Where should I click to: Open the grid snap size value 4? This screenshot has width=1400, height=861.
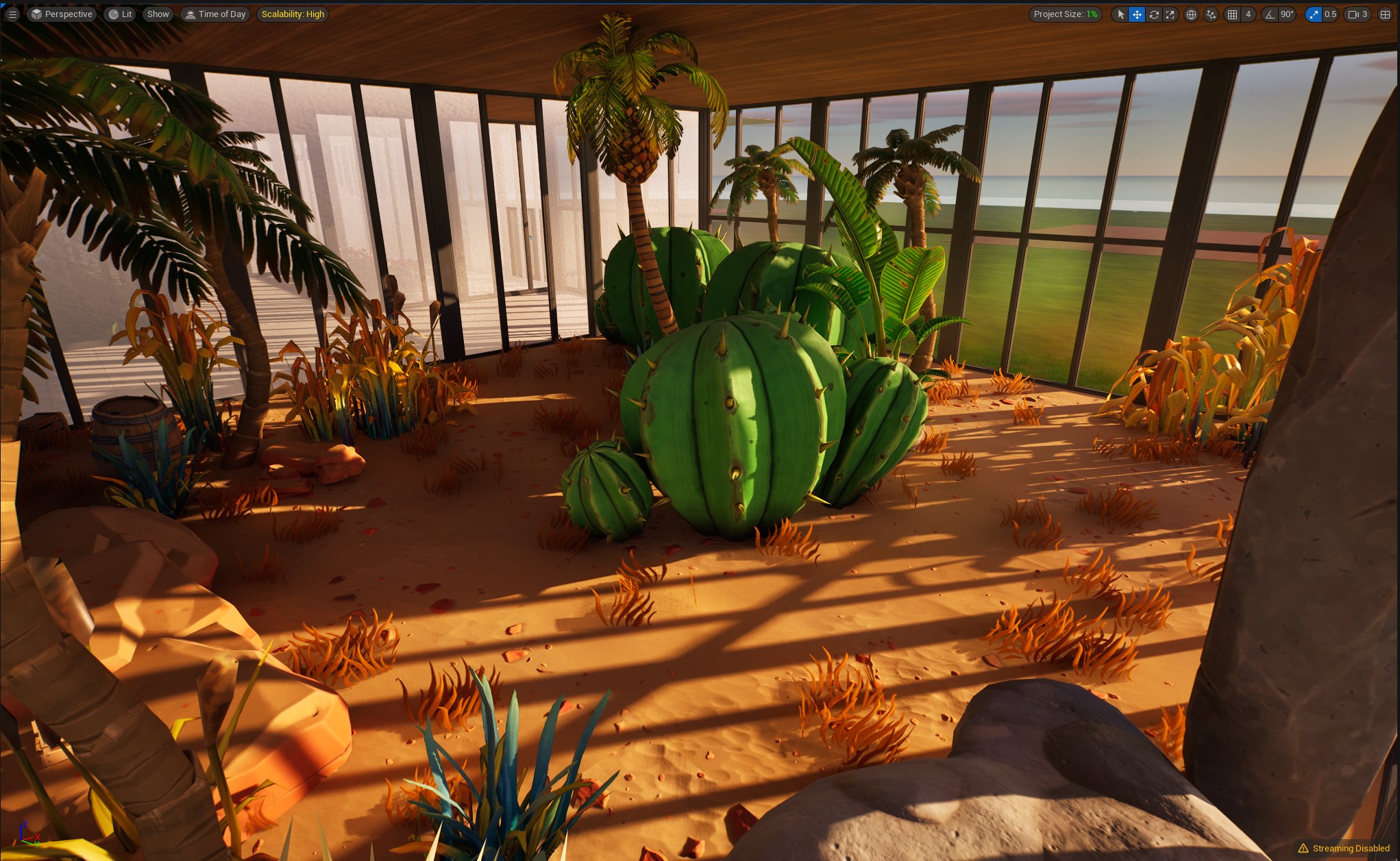coord(1248,14)
